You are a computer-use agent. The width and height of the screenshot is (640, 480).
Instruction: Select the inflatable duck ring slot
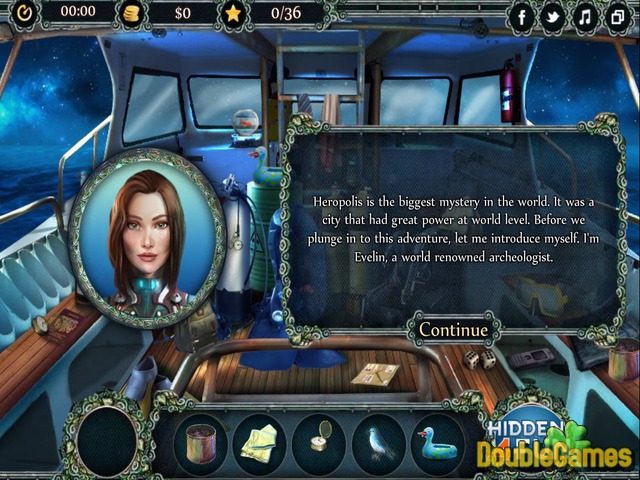click(438, 443)
